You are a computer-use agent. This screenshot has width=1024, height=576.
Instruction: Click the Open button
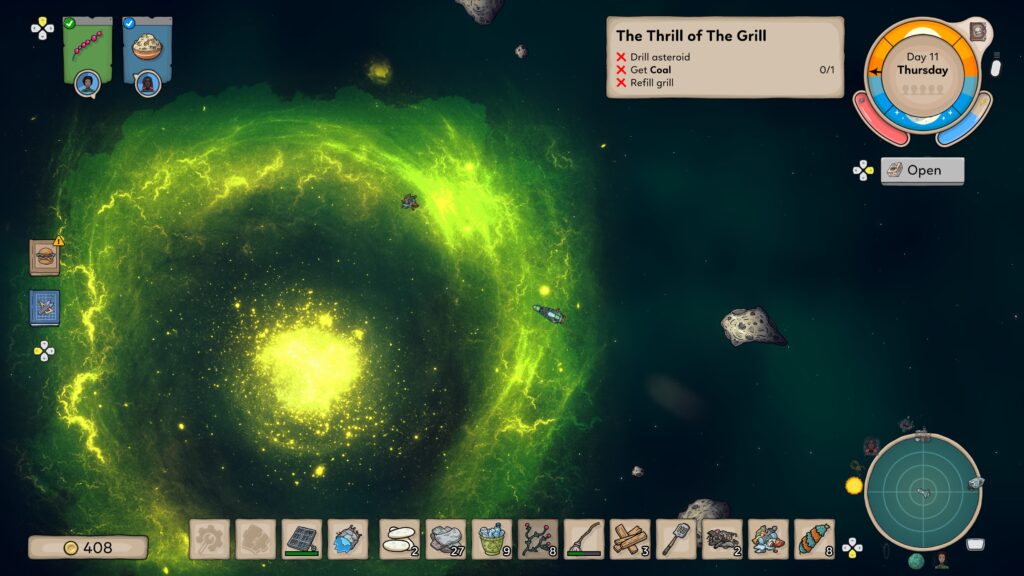tap(922, 170)
